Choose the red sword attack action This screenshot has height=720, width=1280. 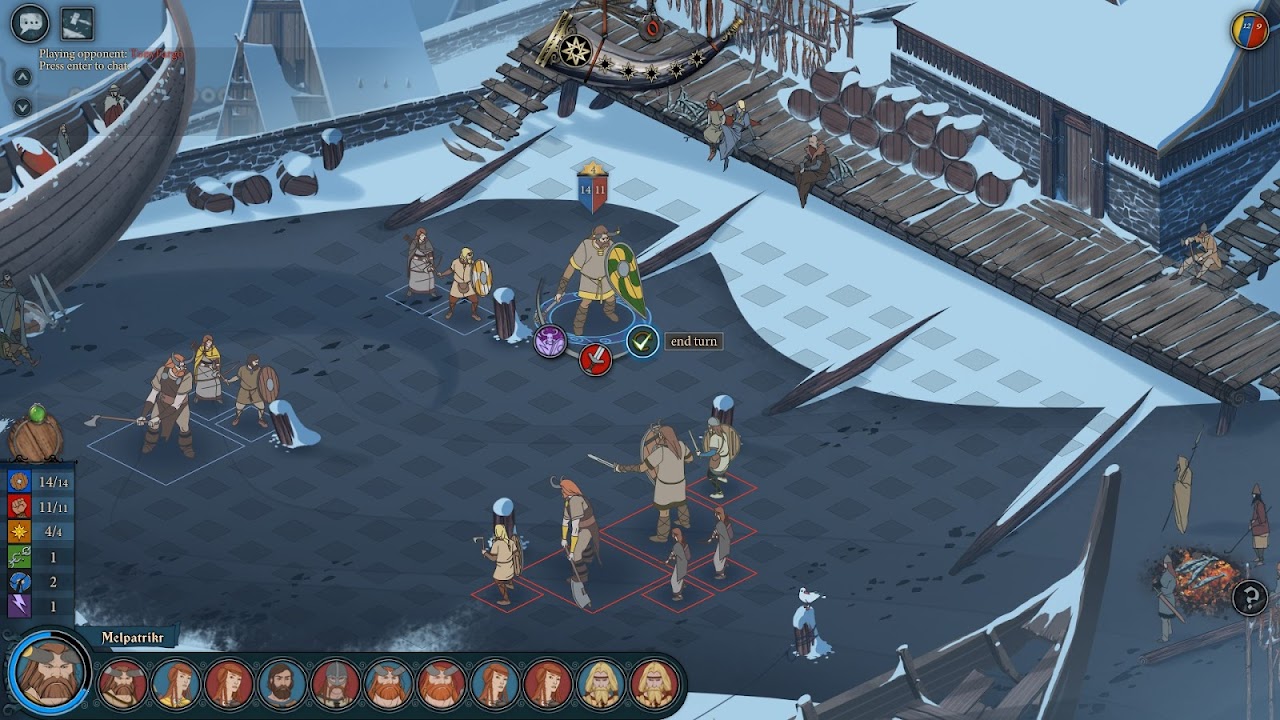[x=595, y=358]
